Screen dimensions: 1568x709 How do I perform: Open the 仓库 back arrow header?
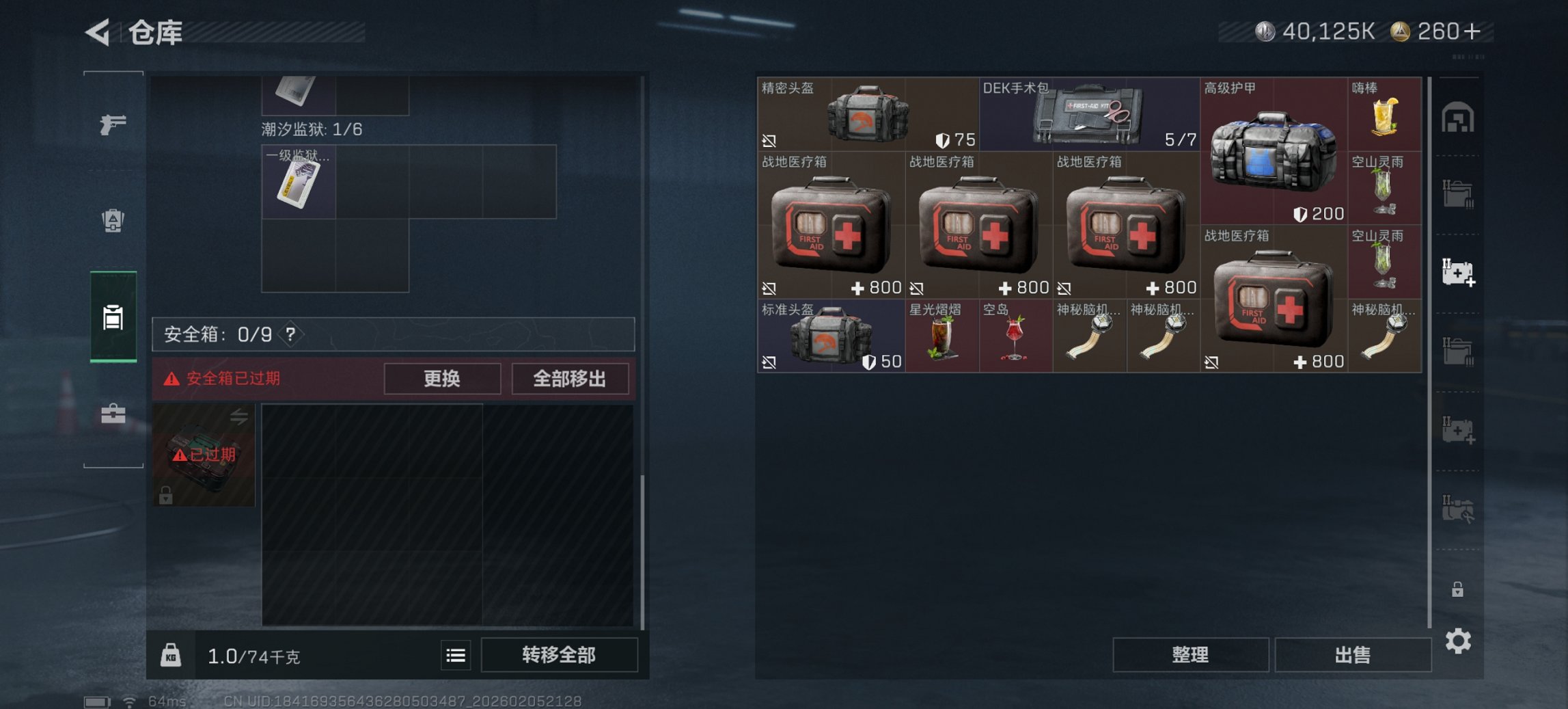point(96,32)
